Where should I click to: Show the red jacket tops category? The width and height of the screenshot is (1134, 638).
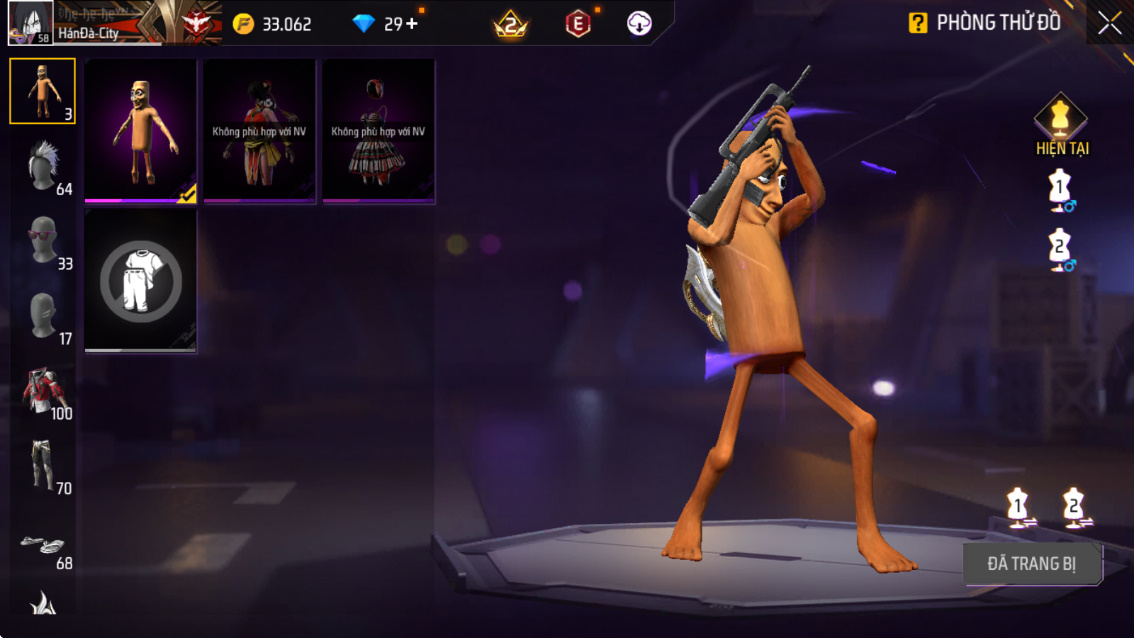pyautogui.click(x=42, y=391)
